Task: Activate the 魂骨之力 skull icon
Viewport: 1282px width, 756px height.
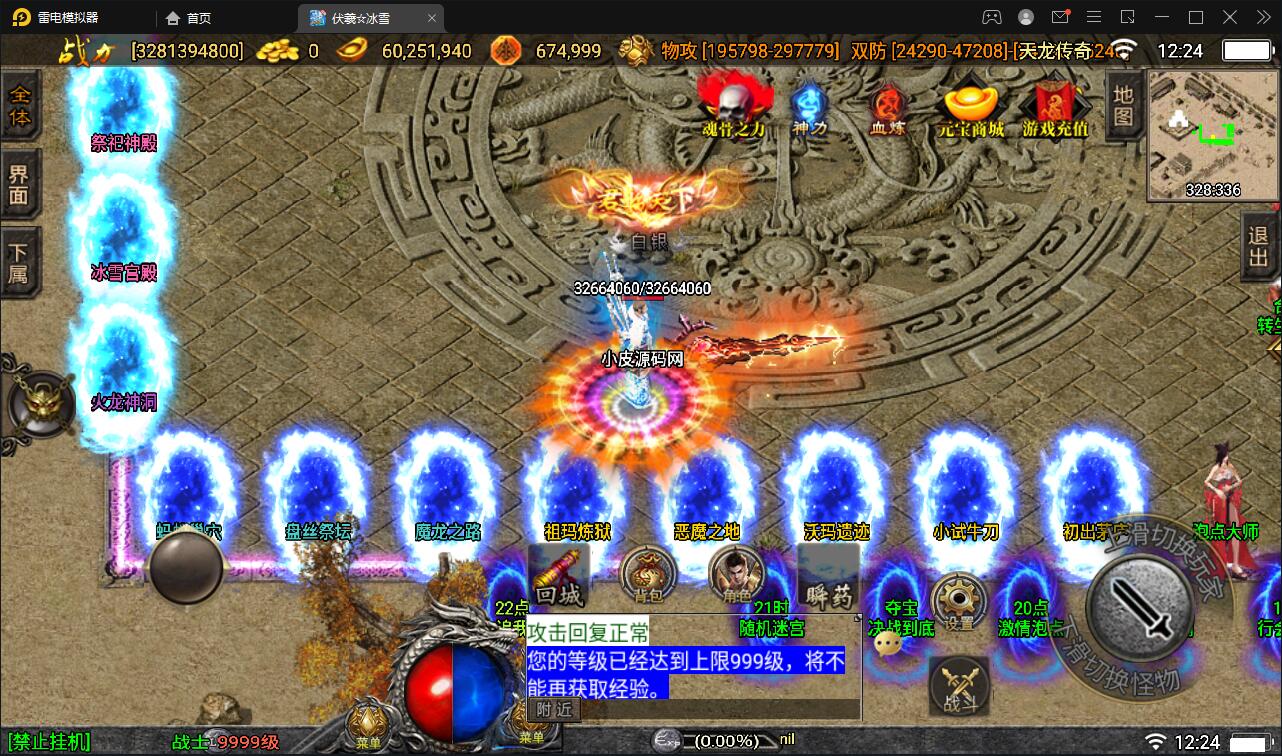Action: coord(735,100)
